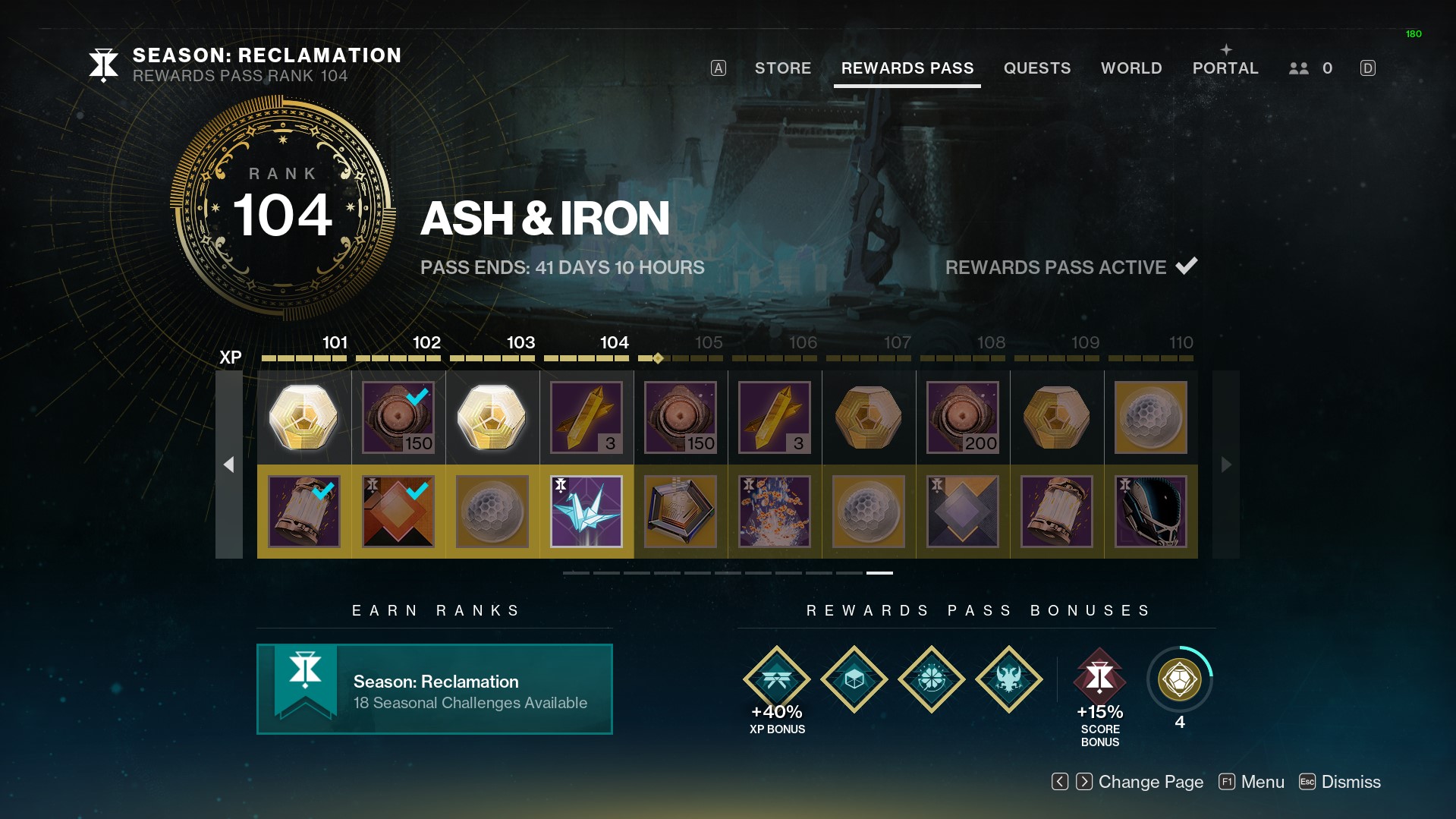
Task: Open the fireteam roster icon
Action: (1299, 68)
